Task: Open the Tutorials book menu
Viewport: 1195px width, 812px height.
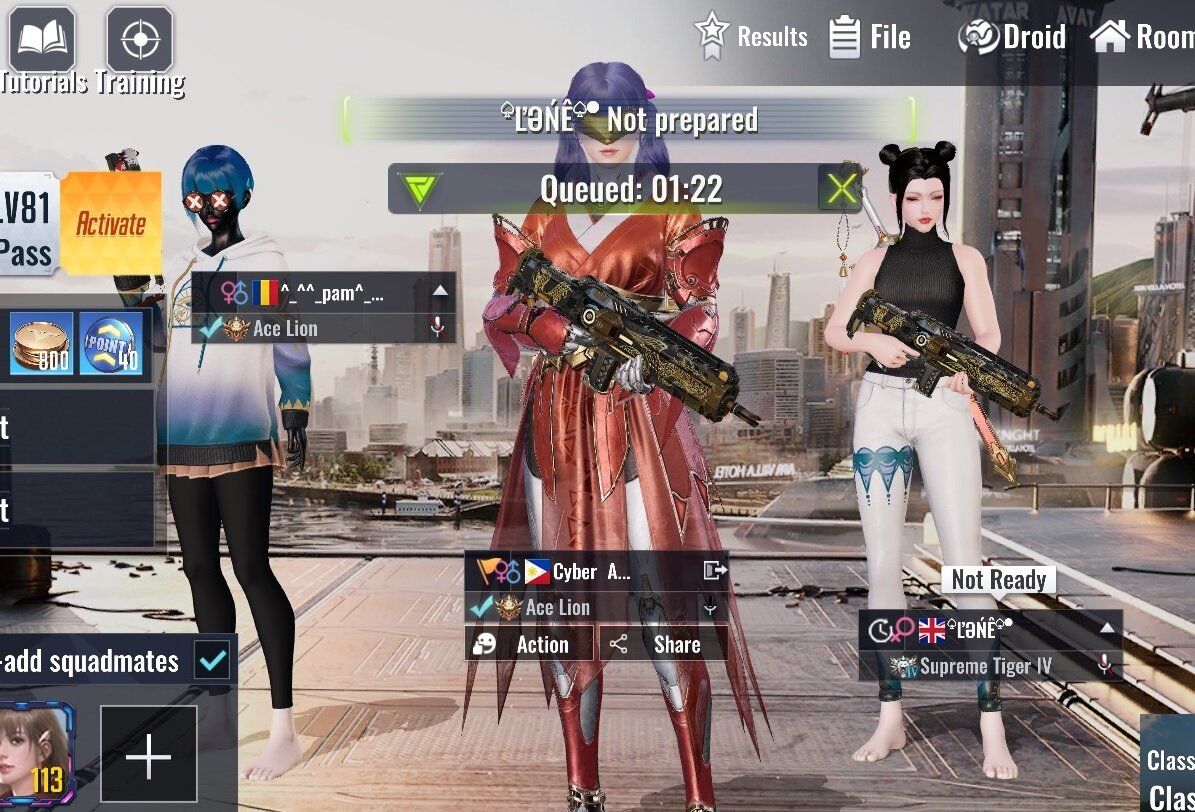Action: tap(42, 40)
